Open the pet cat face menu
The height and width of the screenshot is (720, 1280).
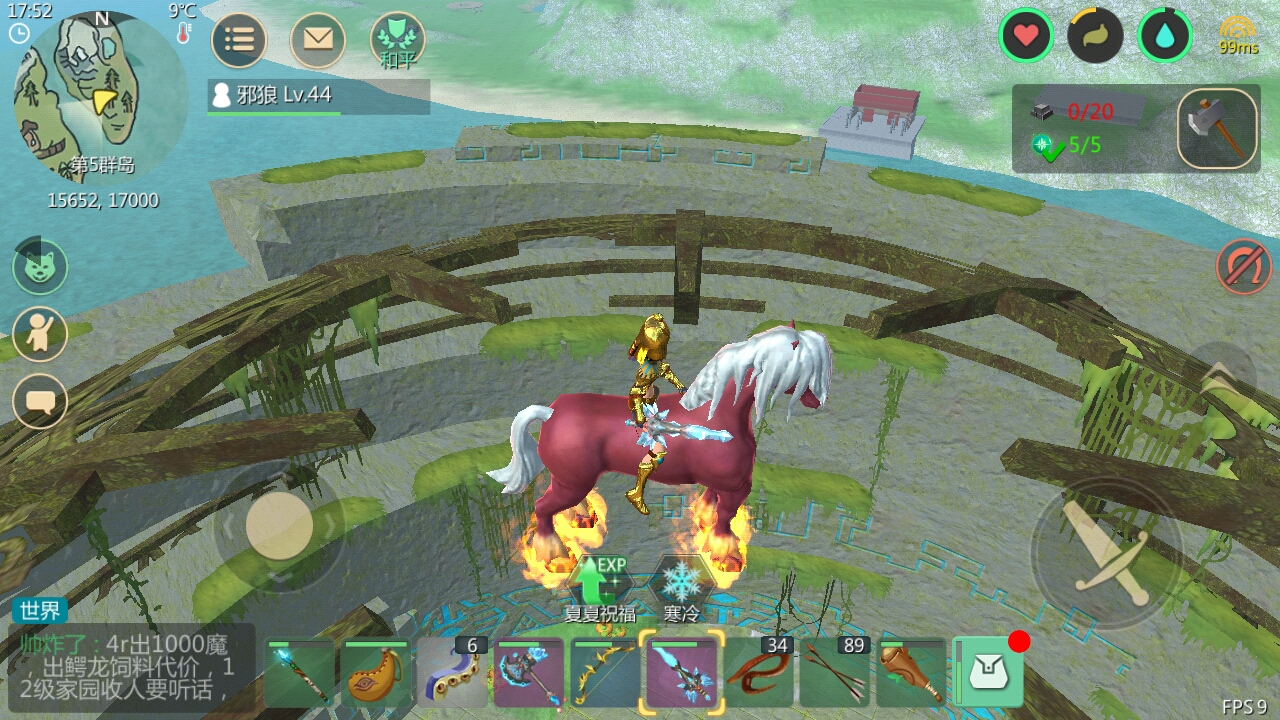[40, 266]
